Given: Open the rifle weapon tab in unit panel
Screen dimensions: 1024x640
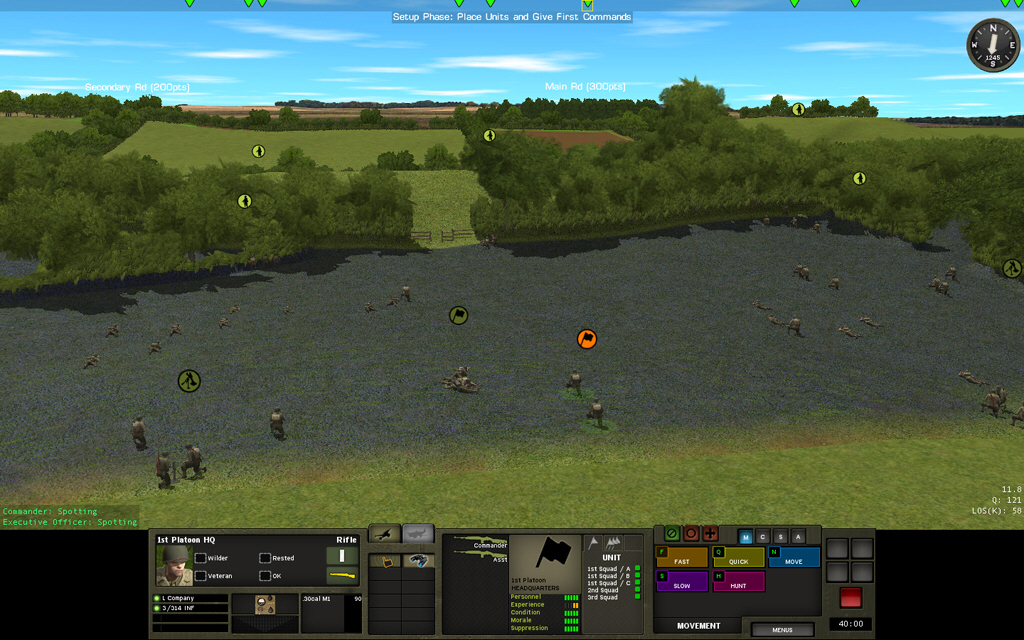Looking at the screenshot, I should 385,534.
